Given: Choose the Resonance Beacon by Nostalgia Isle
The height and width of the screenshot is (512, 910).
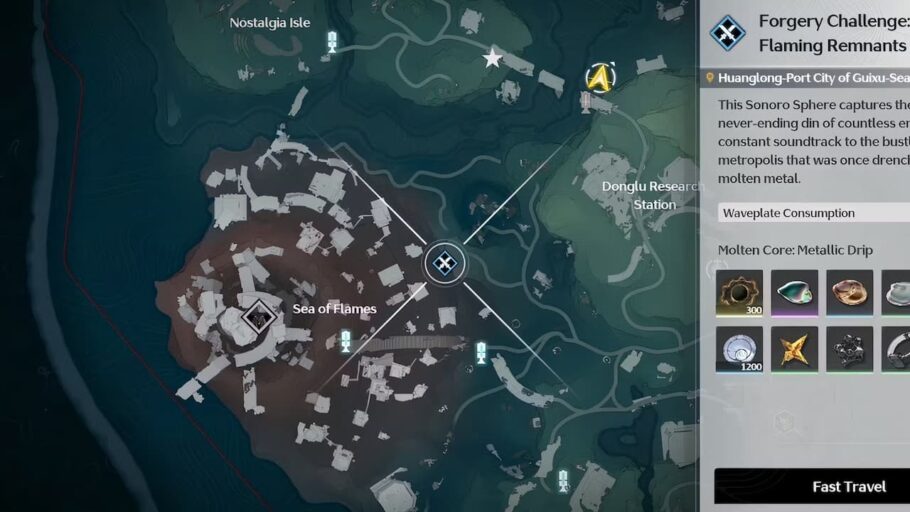Looking at the screenshot, I should (332, 41).
